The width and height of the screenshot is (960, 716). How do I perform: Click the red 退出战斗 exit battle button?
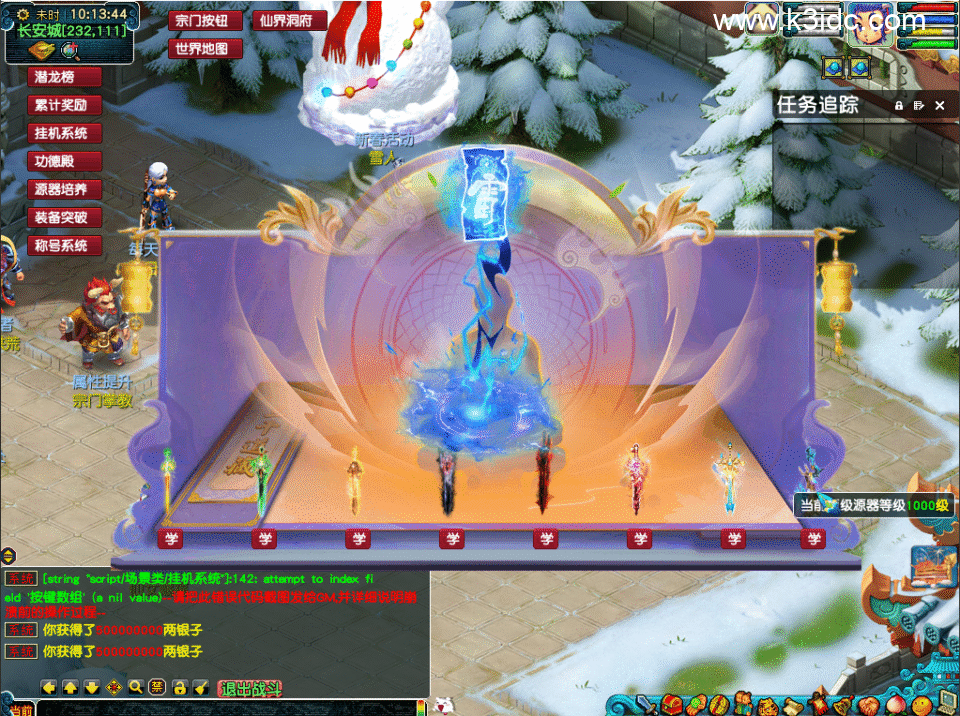point(251,688)
